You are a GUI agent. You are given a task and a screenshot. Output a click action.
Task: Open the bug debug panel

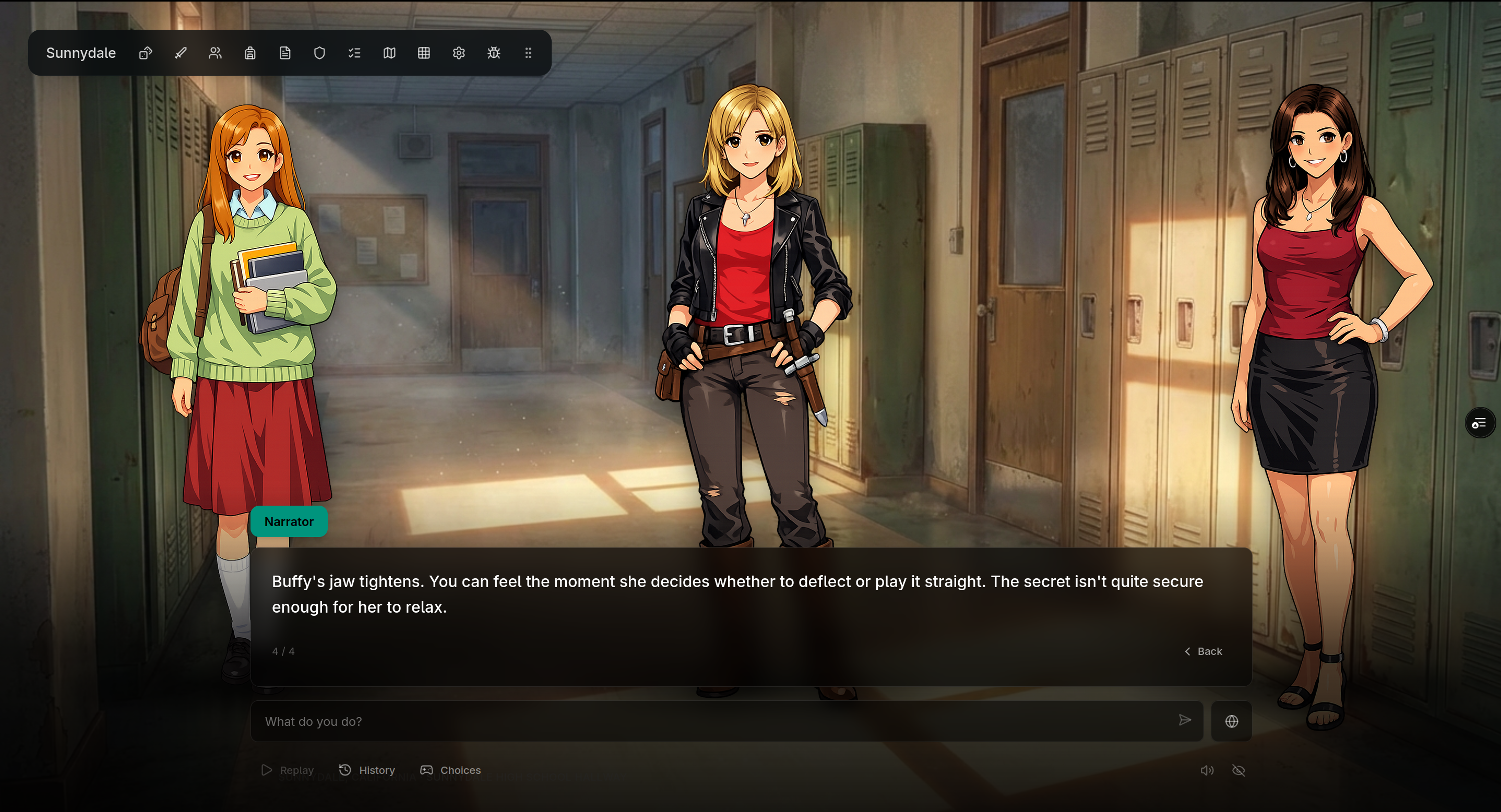(494, 53)
